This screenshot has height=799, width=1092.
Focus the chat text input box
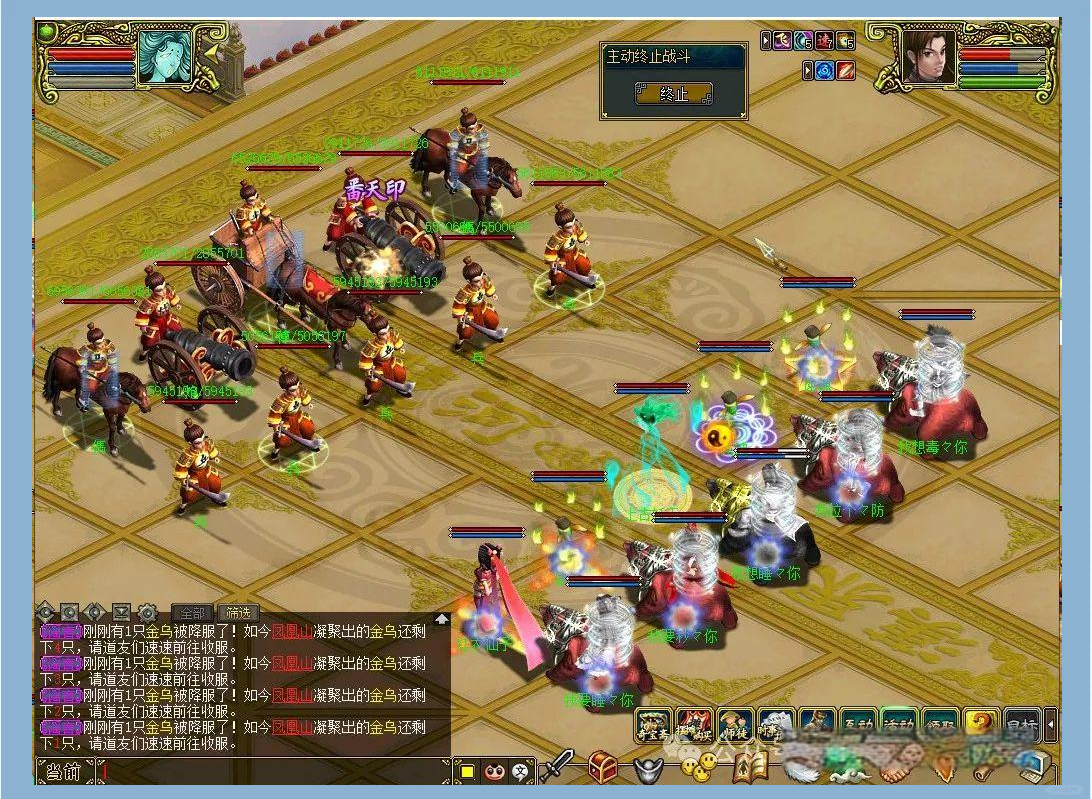[x=270, y=771]
